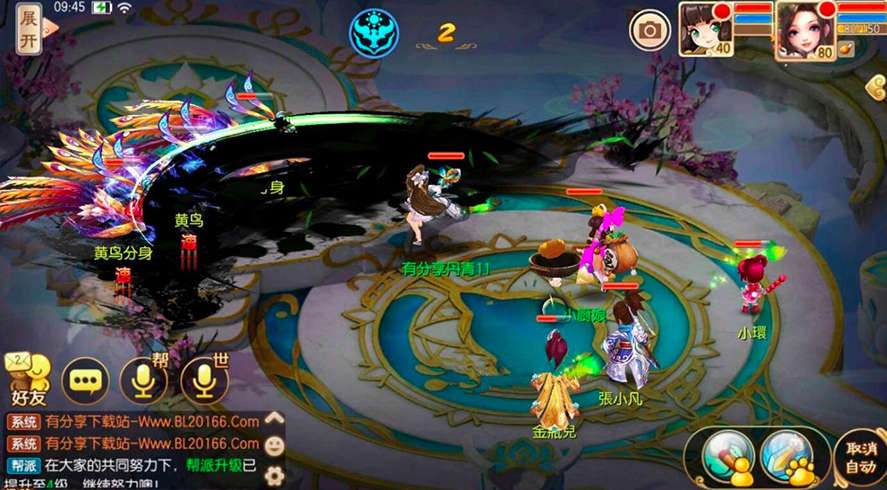Open chat settings gear icon
Image resolution: width=887 pixels, height=490 pixels.
point(274,474)
